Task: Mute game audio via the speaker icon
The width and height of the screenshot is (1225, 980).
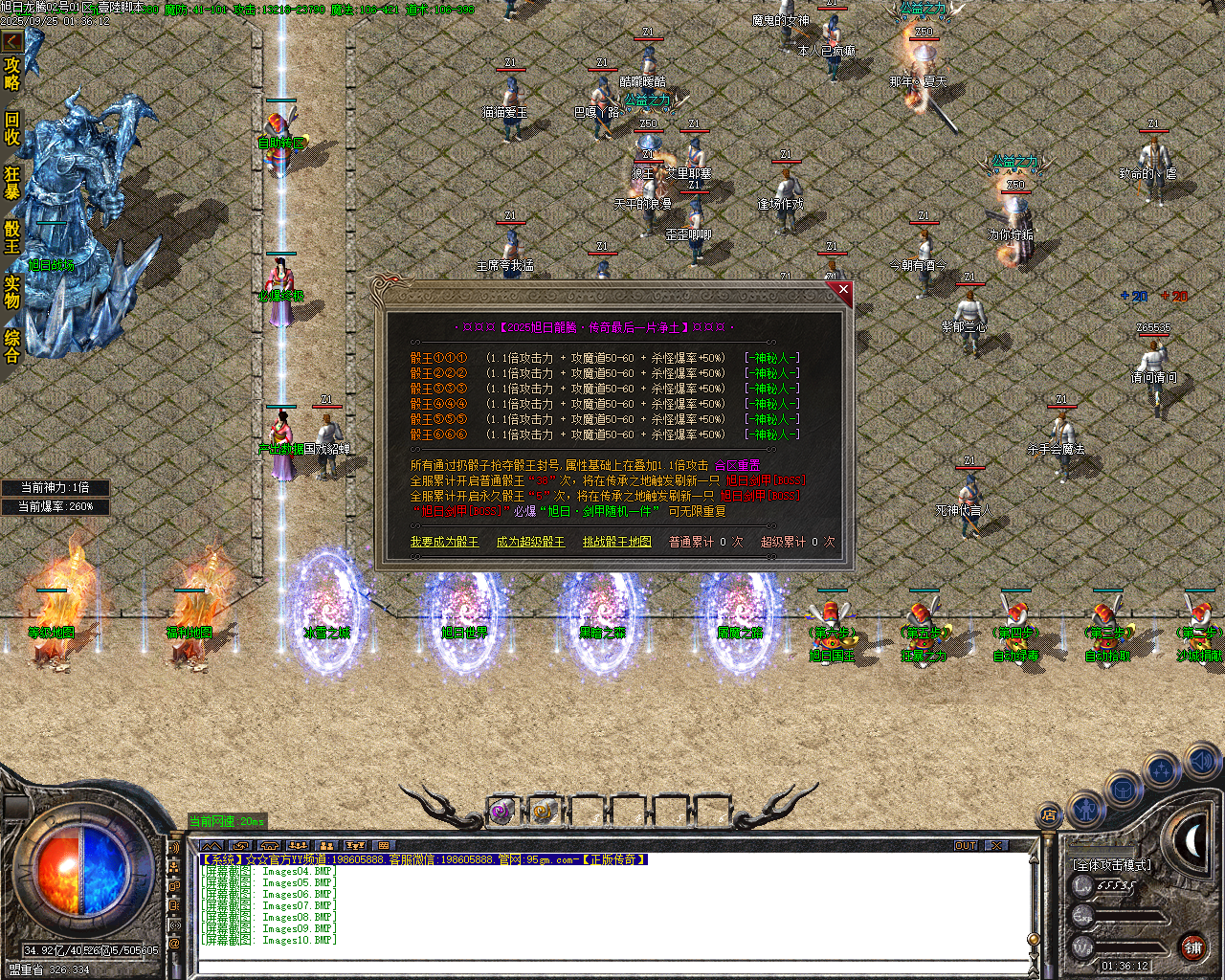Action: (1201, 761)
